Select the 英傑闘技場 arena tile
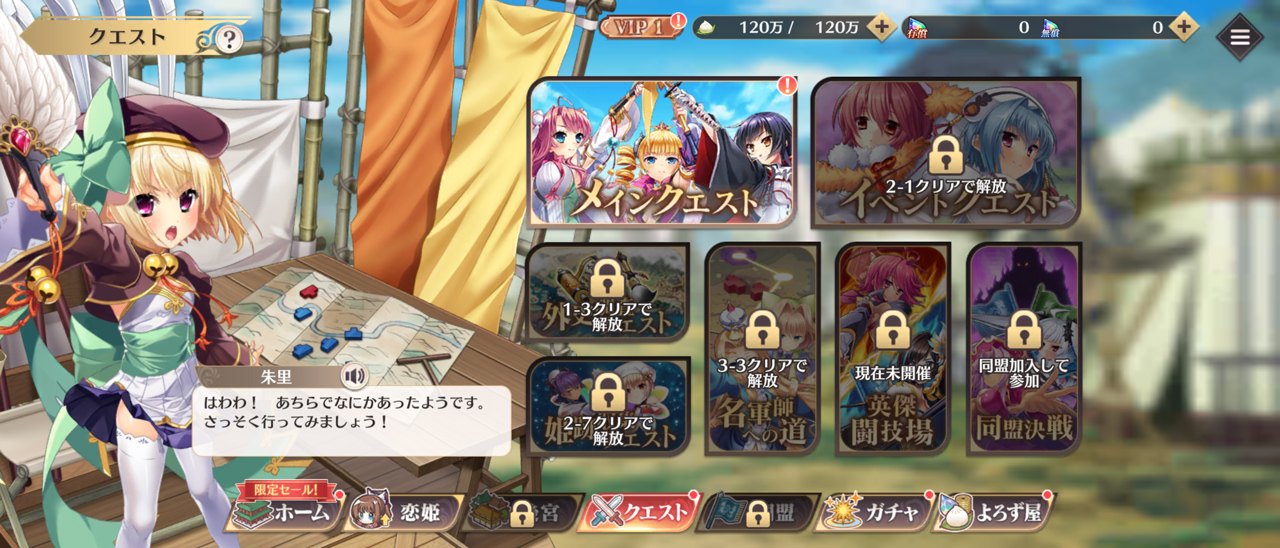This screenshot has width=1280, height=548. (x=892, y=349)
